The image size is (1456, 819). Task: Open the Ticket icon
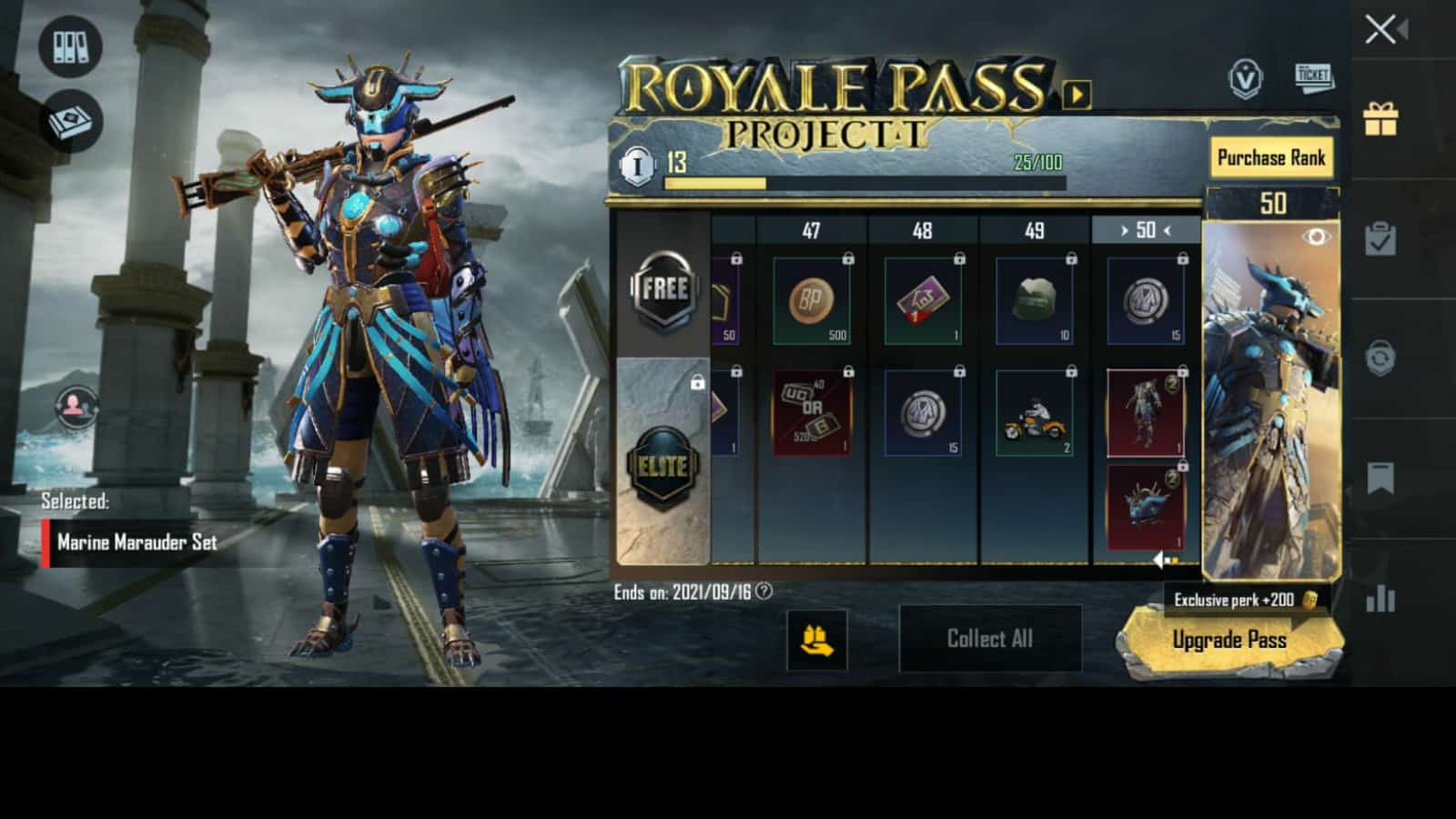(x=1313, y=76)
